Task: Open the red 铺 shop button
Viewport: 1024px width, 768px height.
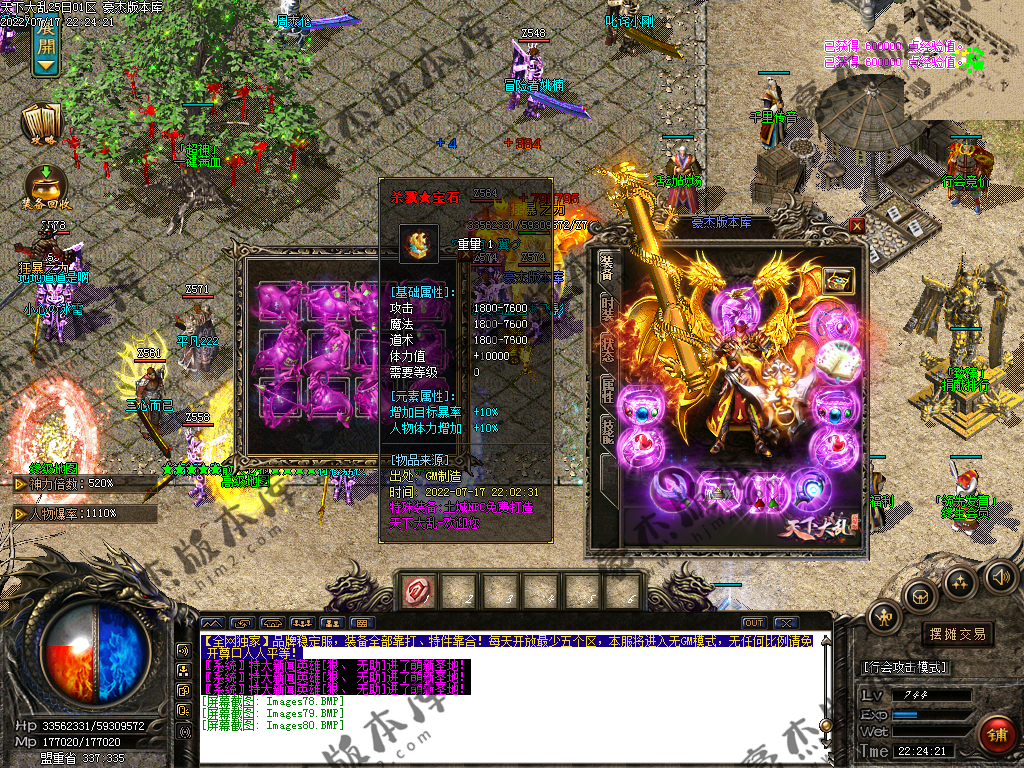Action: pyautogui.click(x=997, y=738)
